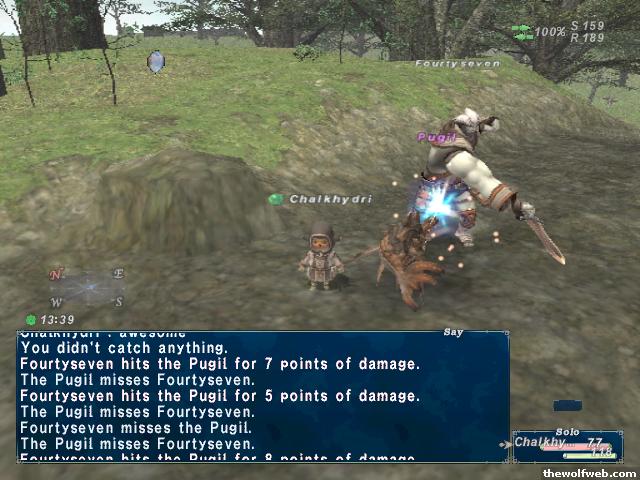Click the compass rose on the HUD
This screenshot has width=640, height=480.
(87, 288)
